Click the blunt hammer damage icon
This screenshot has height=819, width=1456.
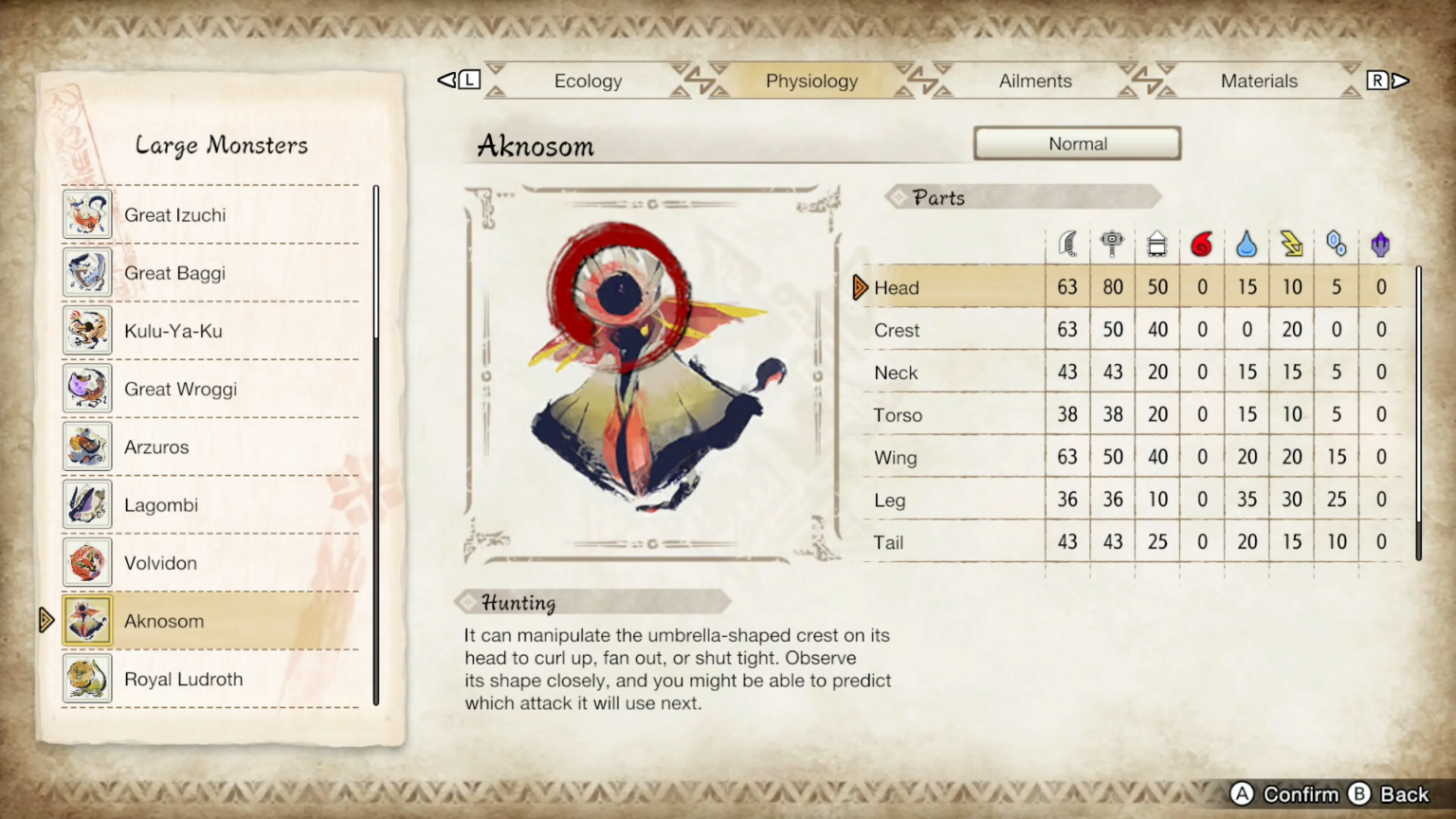[1112, 242]
